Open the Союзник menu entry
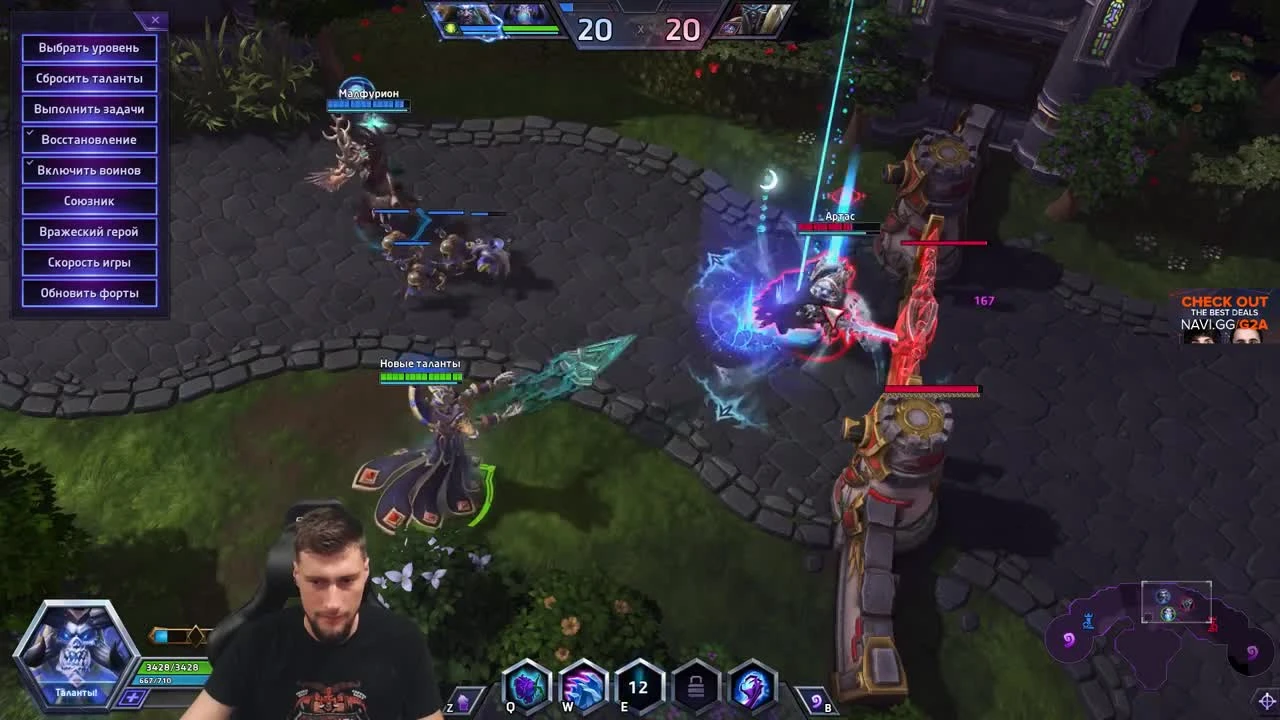The image size is (1280, 720). (x=88, y=200)
